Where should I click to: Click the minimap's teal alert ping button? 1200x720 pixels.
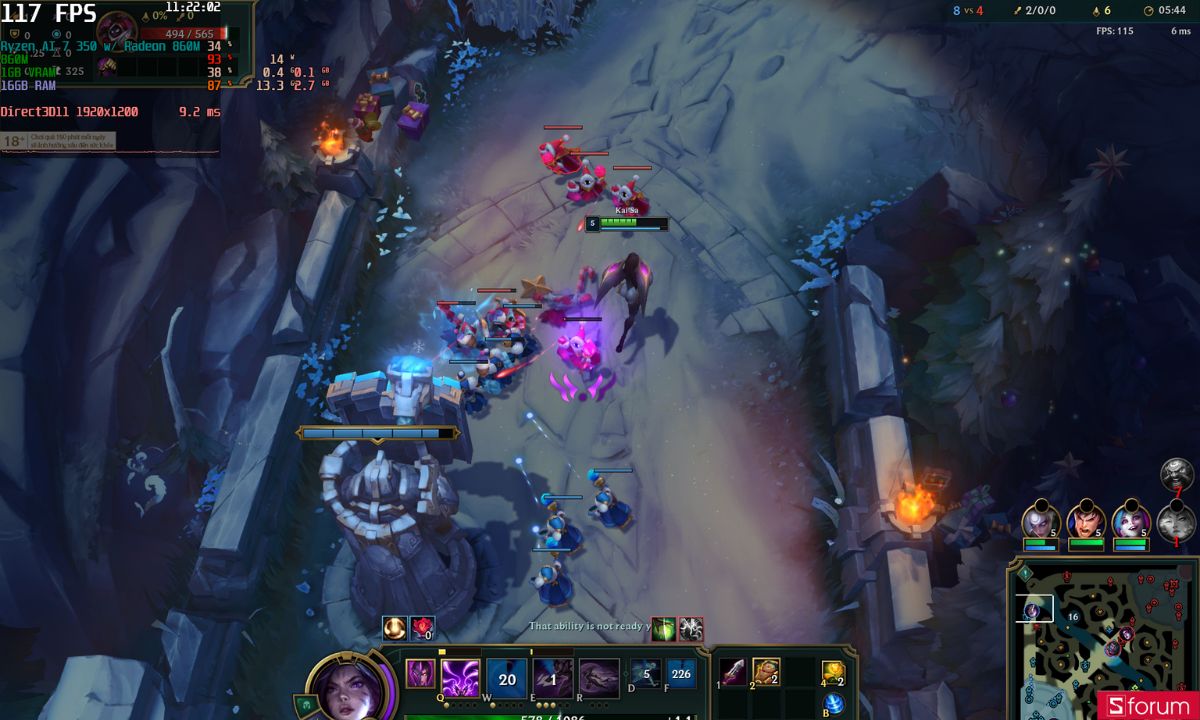(x=1024, y=573)
